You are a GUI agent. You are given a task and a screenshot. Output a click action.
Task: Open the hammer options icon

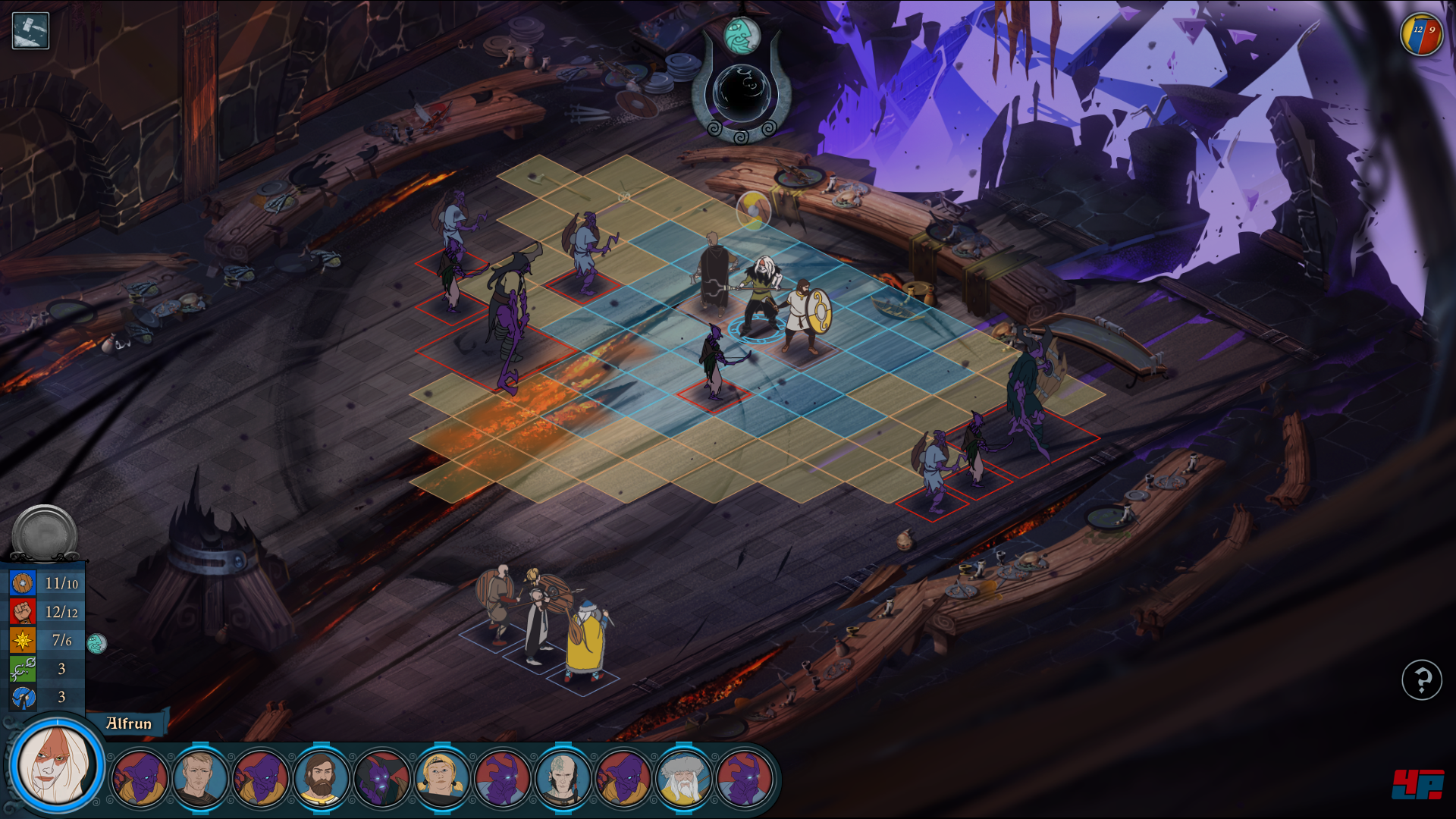(30, 31)
